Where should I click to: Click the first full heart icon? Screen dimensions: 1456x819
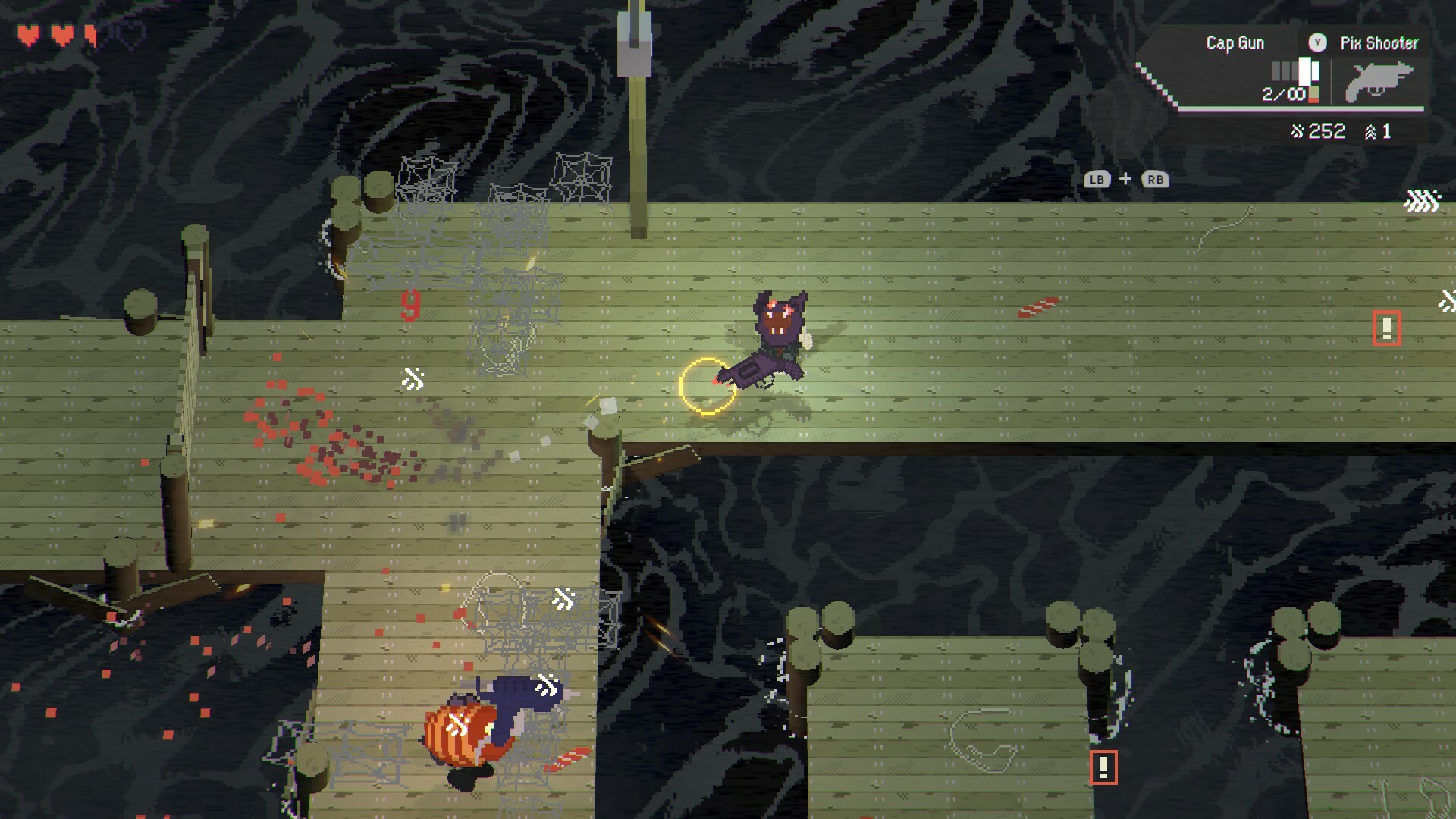[28, 35]
